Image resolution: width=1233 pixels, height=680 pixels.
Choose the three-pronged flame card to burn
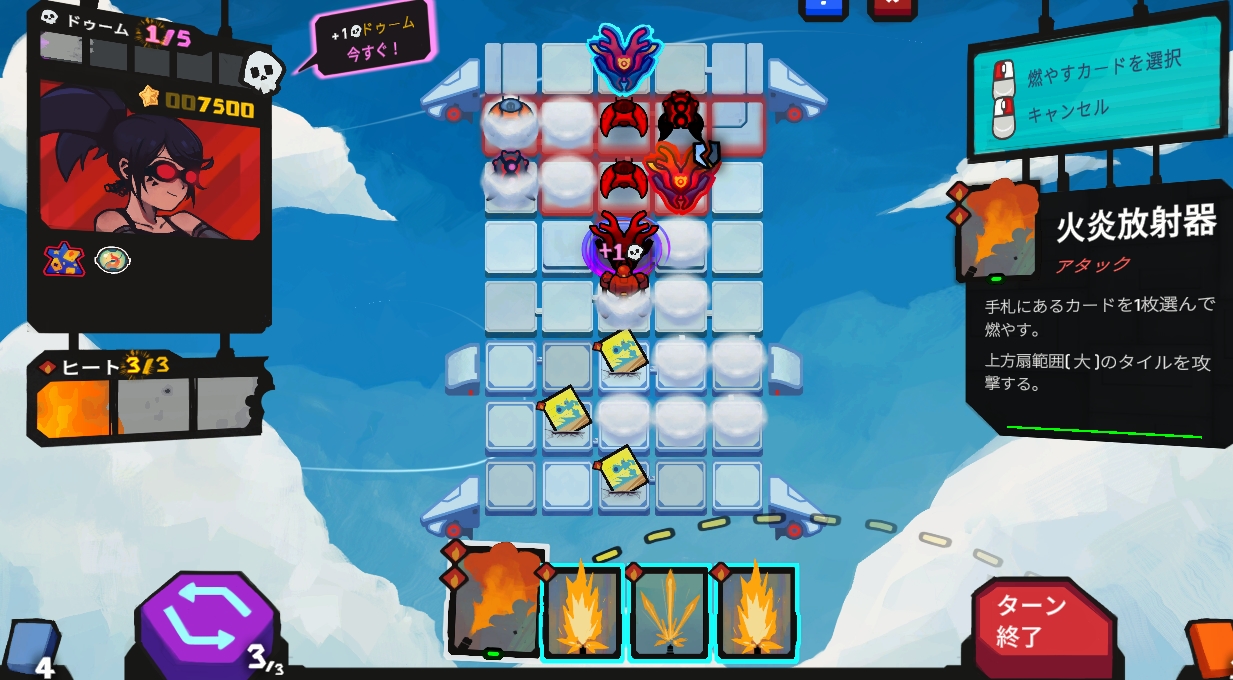pos(669,611)
